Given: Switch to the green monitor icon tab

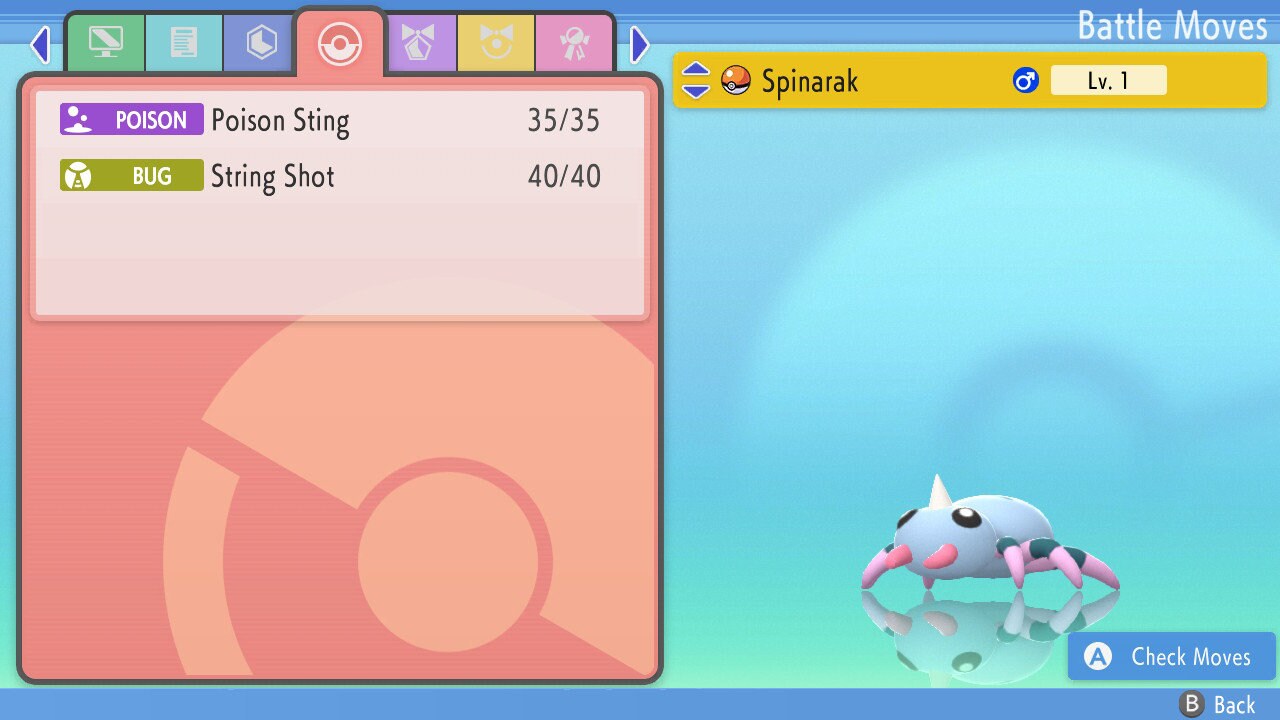Looking at the screenshot, I should pos(105,43).
